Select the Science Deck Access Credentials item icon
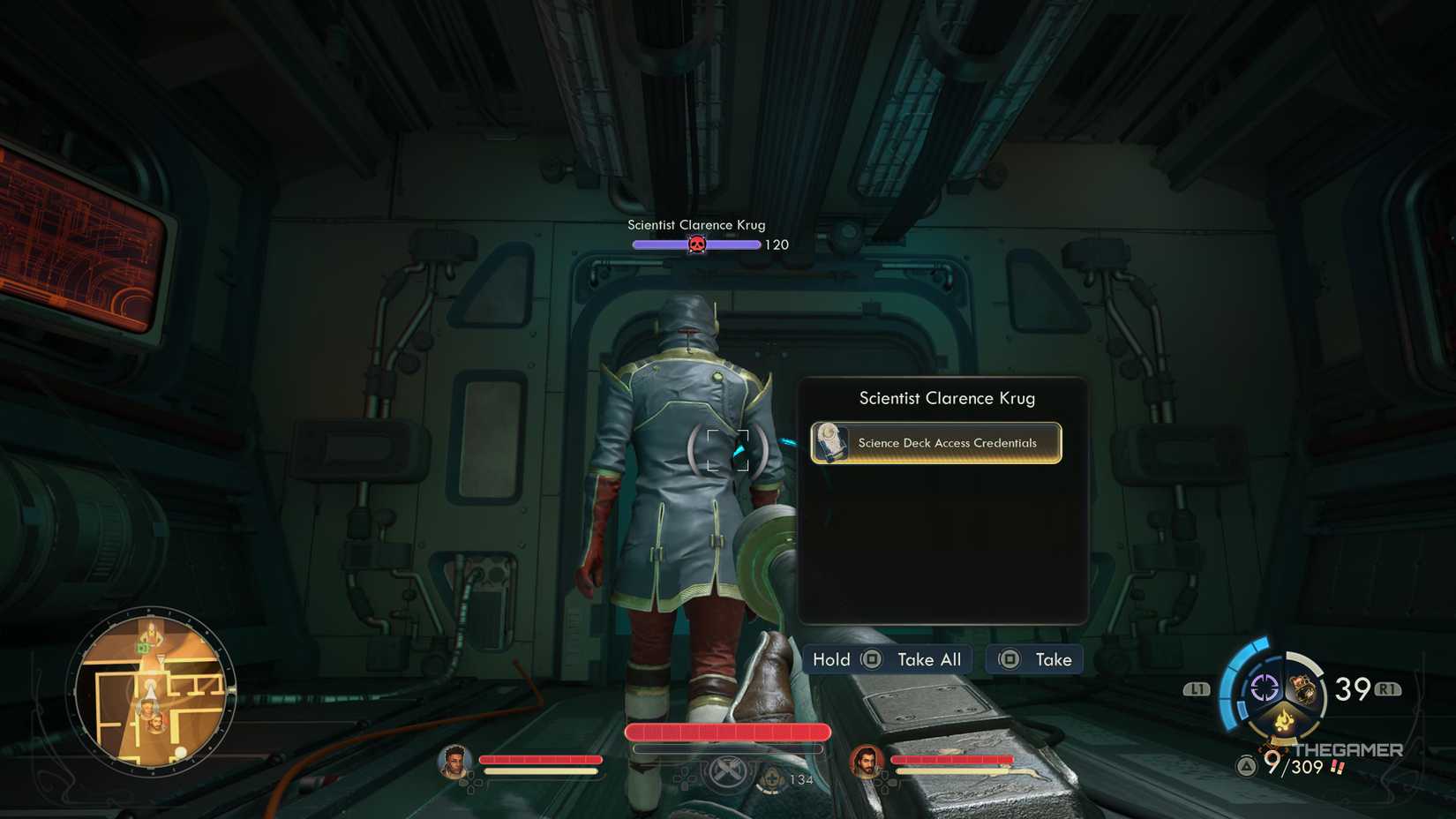 (830, 443)
